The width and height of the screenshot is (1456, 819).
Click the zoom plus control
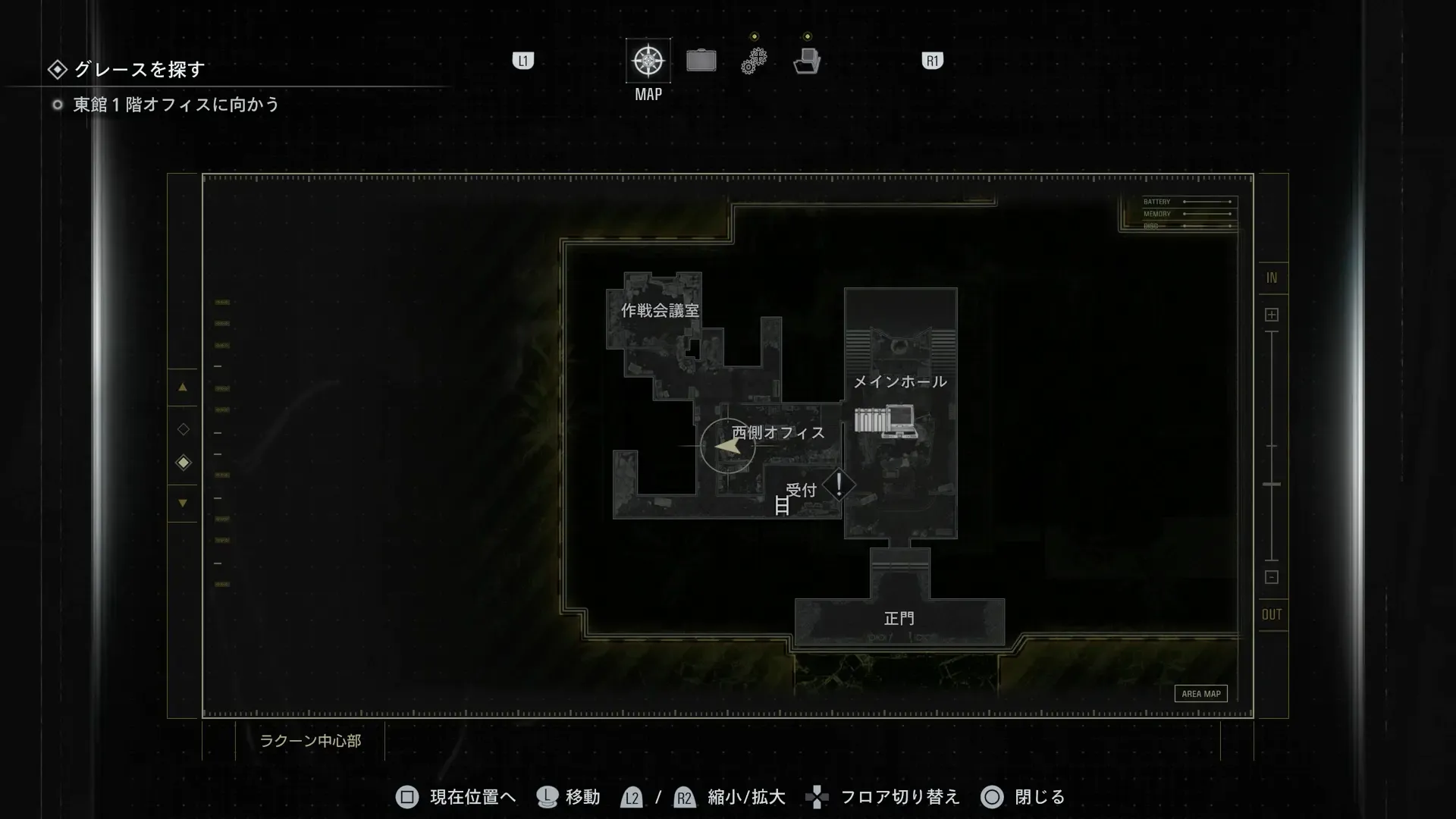1272,313
